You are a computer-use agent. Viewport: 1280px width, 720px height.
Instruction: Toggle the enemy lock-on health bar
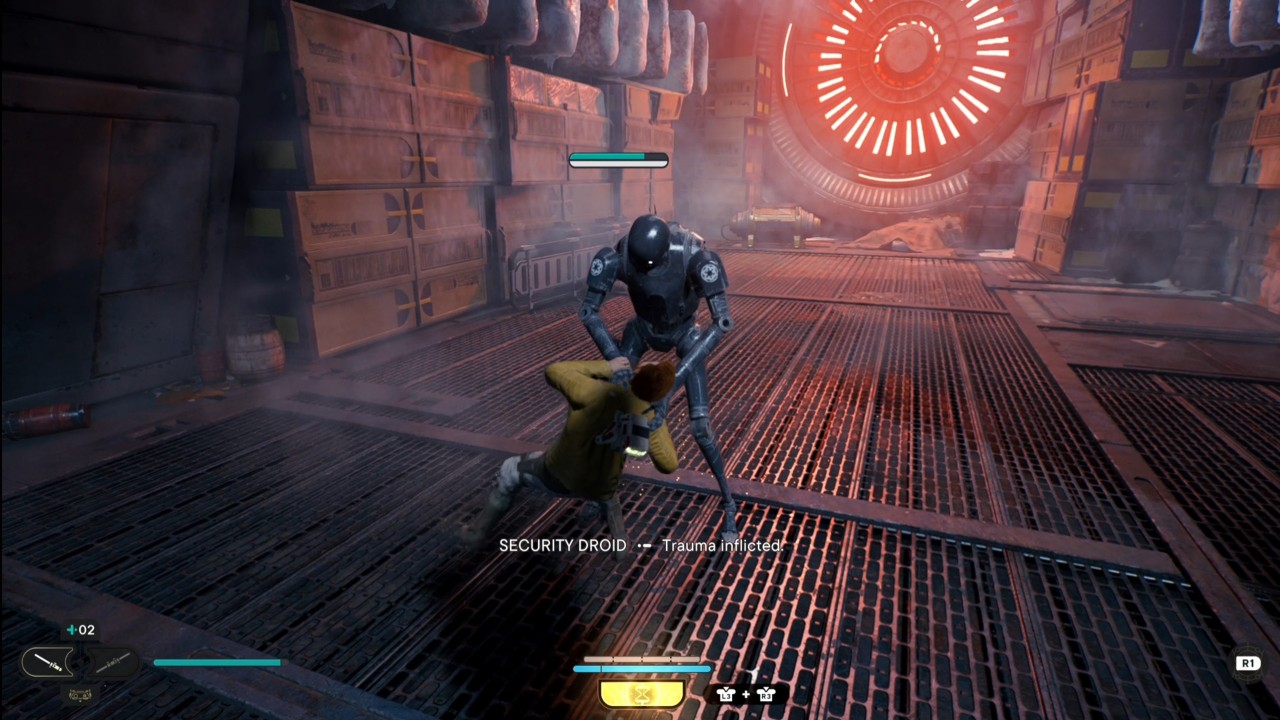pos(620,159)
